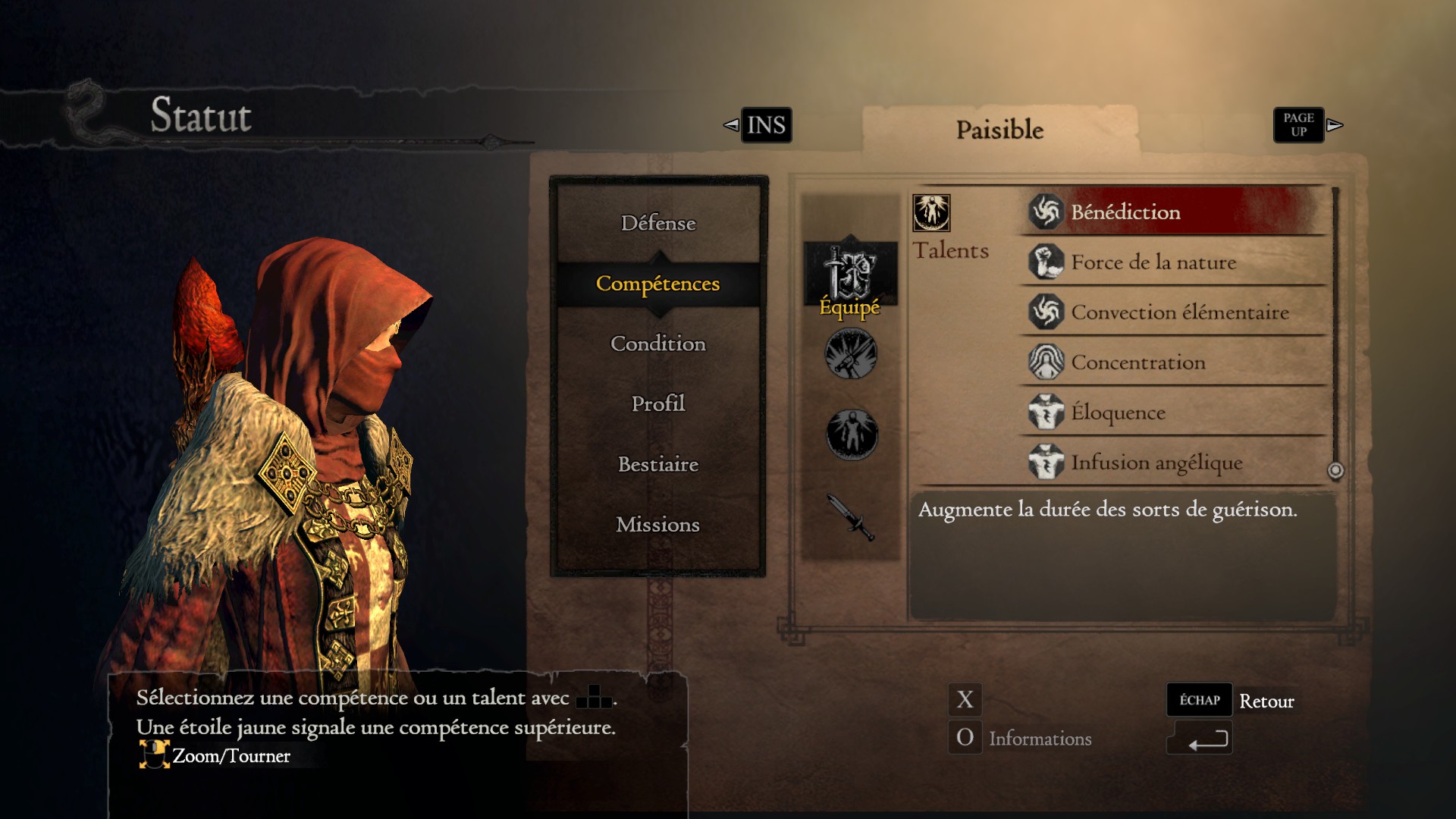Click the talents list scrollbar handle

1335,471
